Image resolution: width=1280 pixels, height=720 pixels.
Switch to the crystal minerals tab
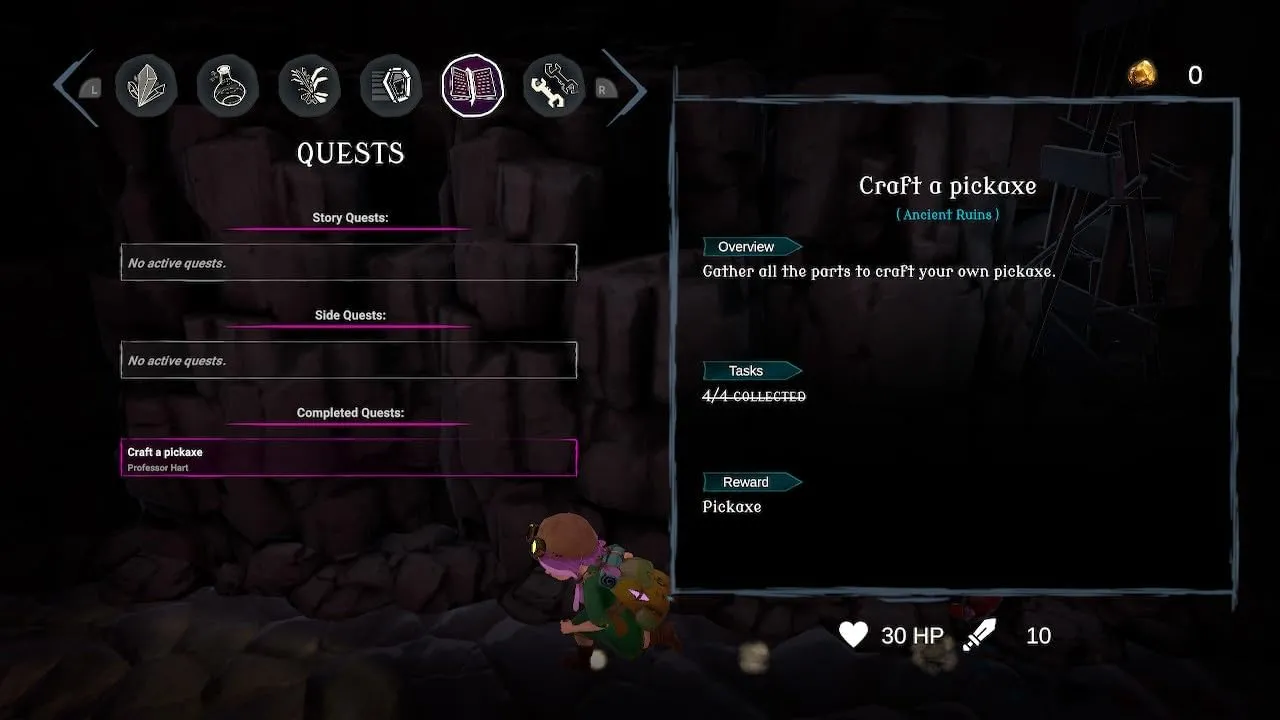(146, 86)
